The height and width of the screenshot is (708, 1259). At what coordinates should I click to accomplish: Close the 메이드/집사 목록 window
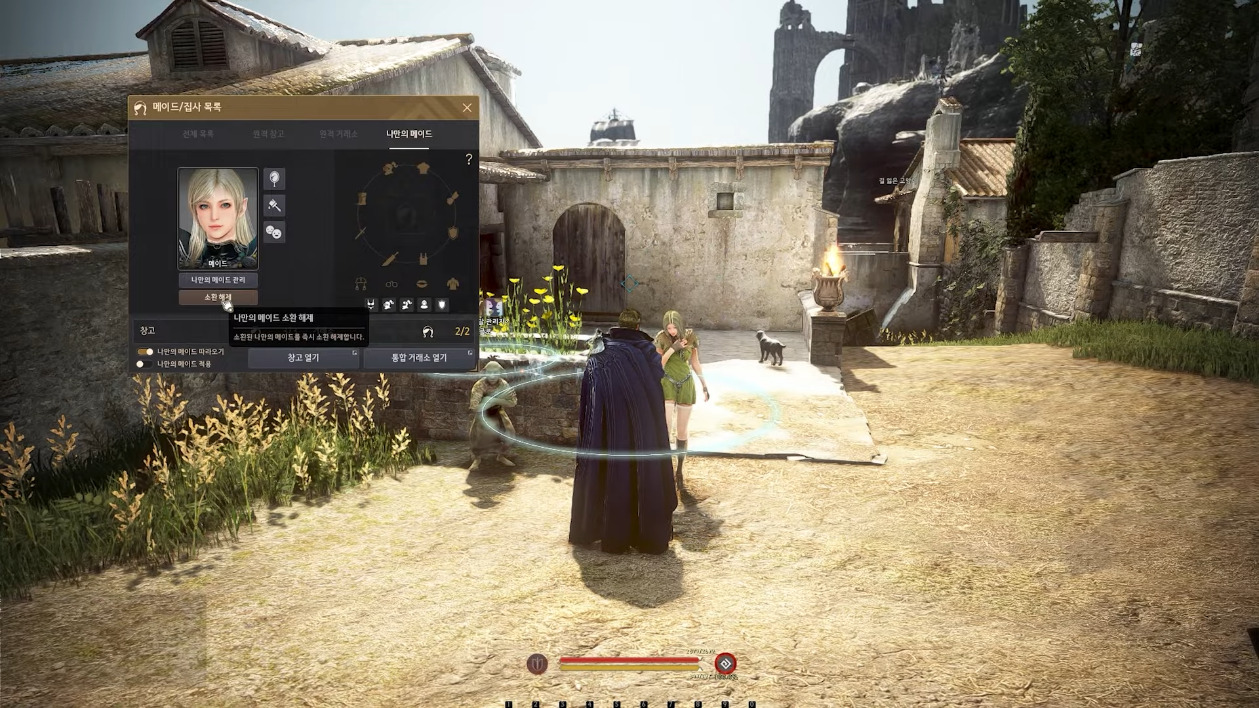[467, 108]
